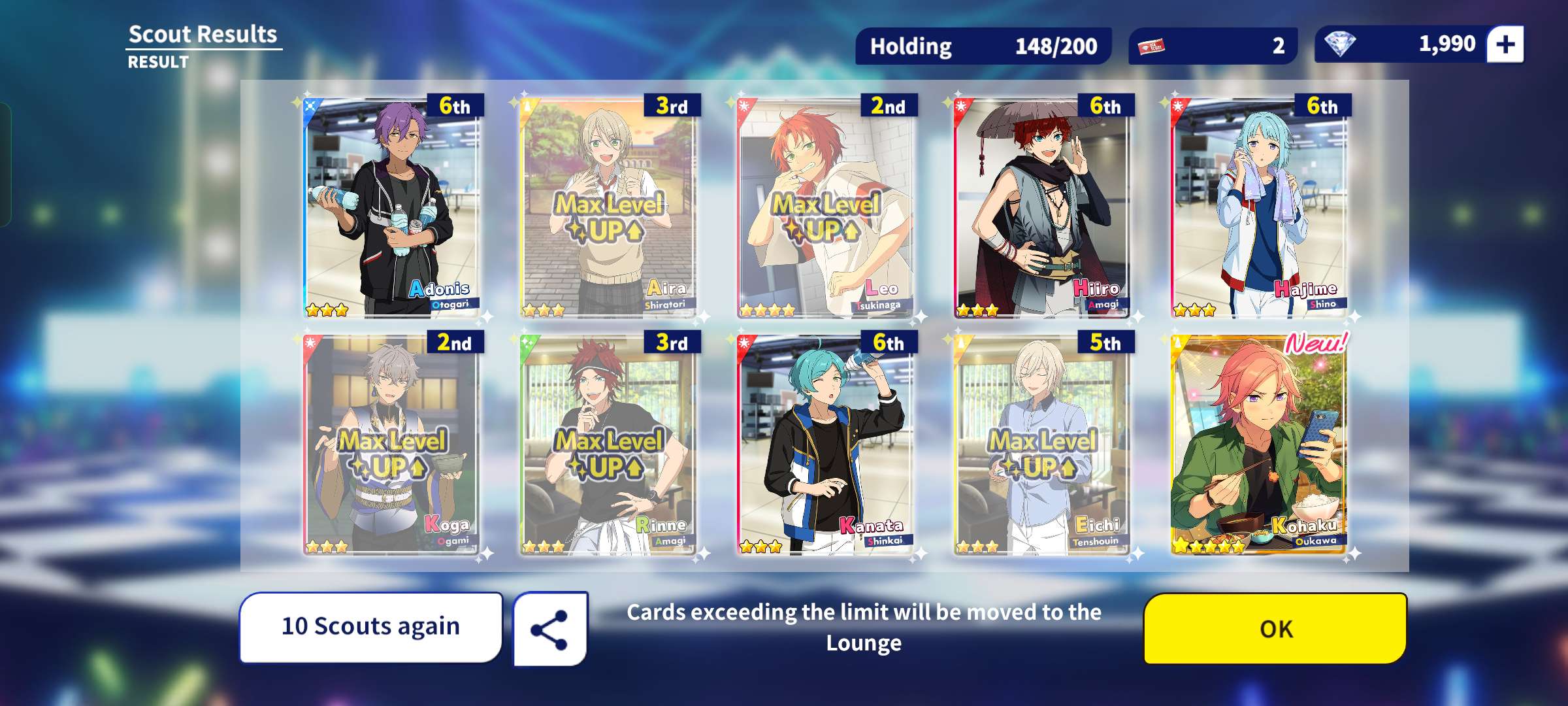View the Rinne Amagi card

click(x=609, y=445)
